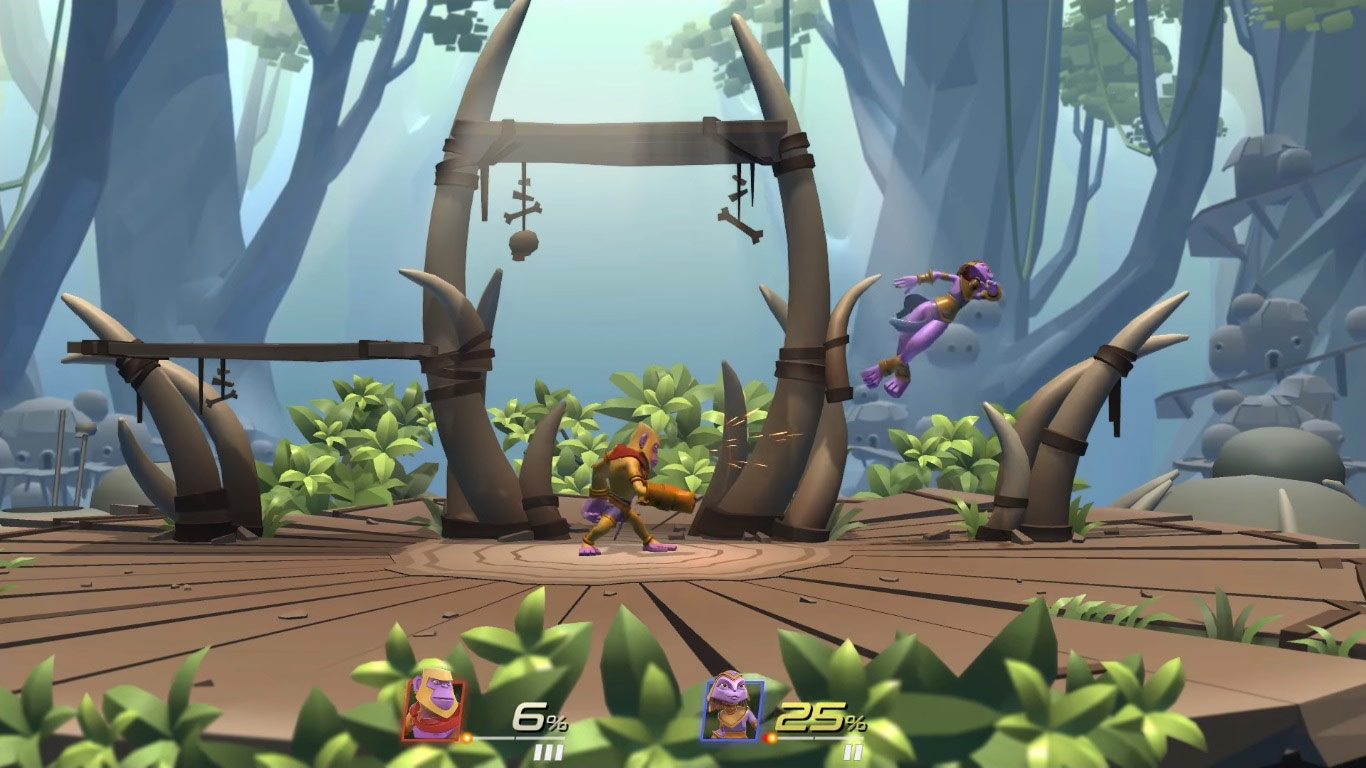Click player two's two-segment stock meter

click(x=852, y=750)
